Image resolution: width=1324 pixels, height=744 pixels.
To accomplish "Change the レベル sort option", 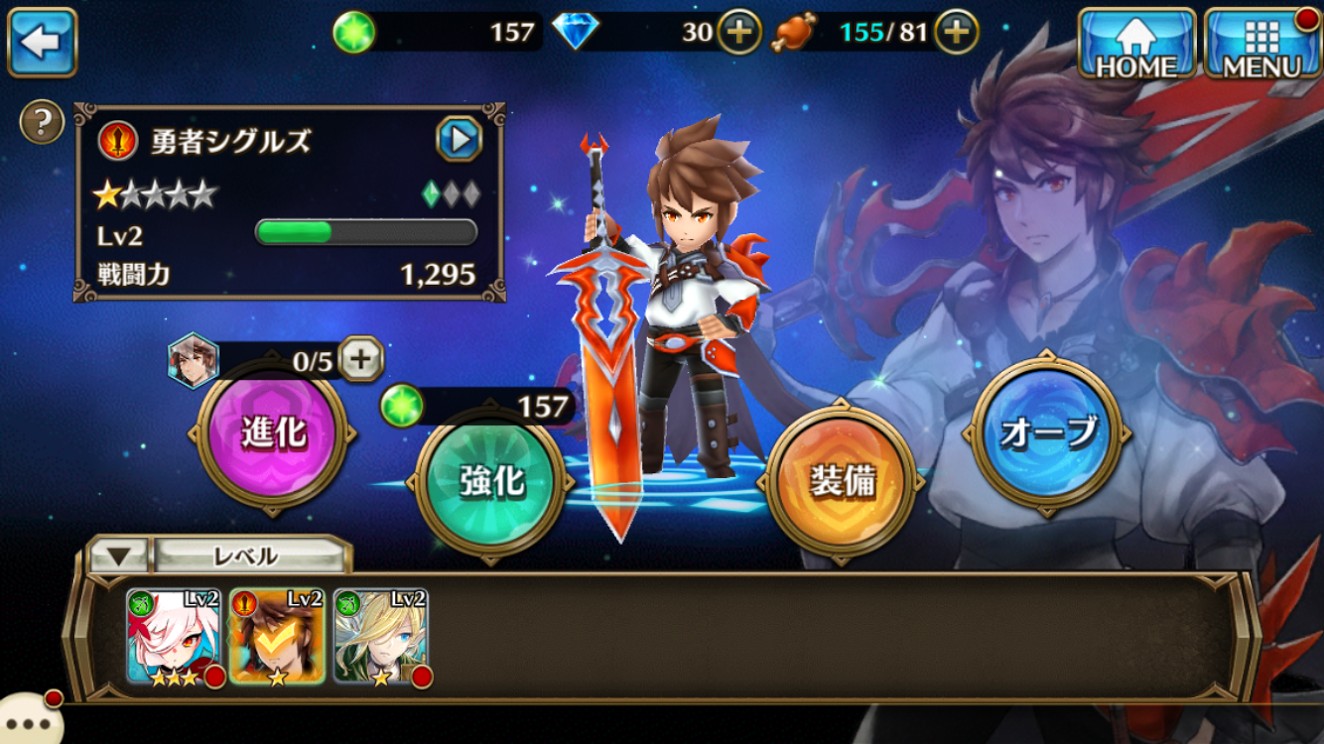I will click(x=246, y=556).
